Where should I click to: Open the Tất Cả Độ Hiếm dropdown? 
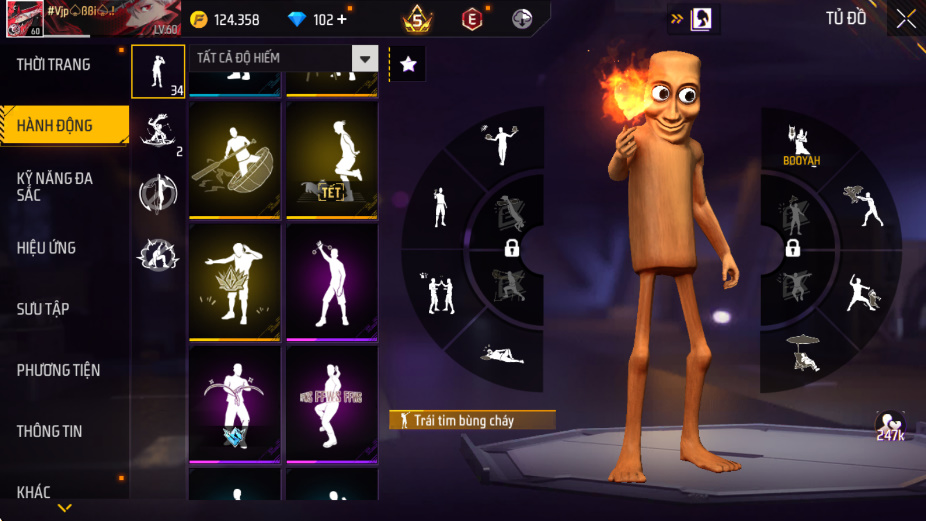366,58
